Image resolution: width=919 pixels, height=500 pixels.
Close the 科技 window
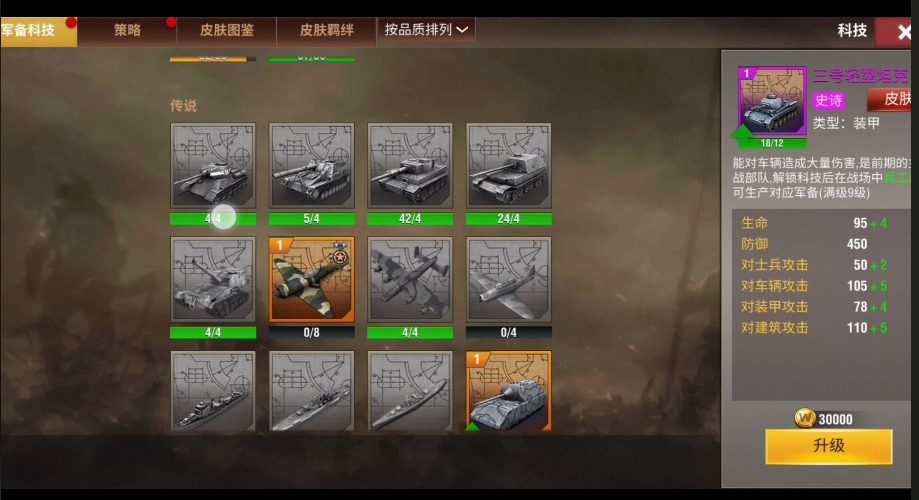(897, 31)
